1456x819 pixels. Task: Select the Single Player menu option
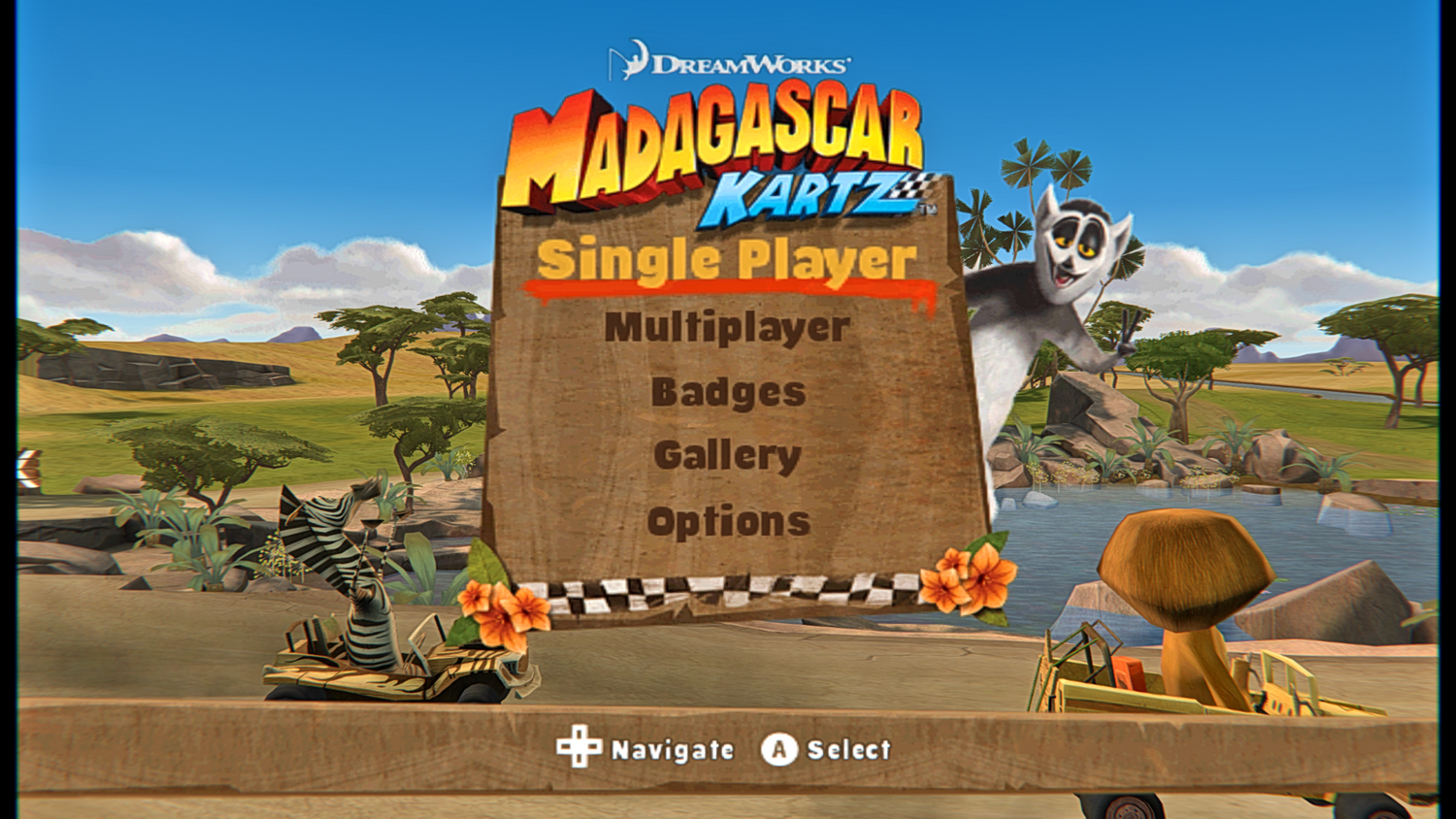pos(726,260)
